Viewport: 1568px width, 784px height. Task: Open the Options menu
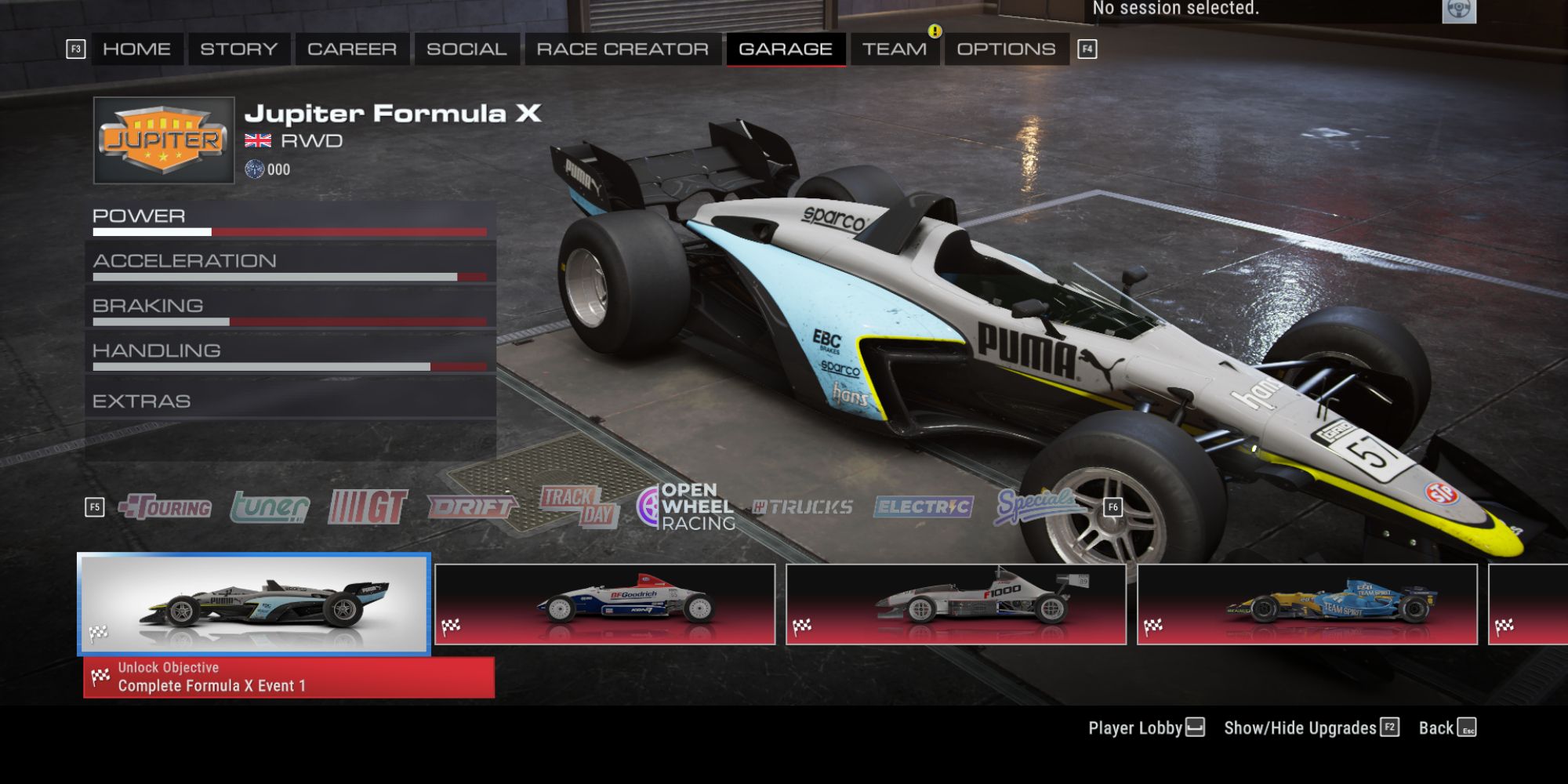click(1007, 49)
